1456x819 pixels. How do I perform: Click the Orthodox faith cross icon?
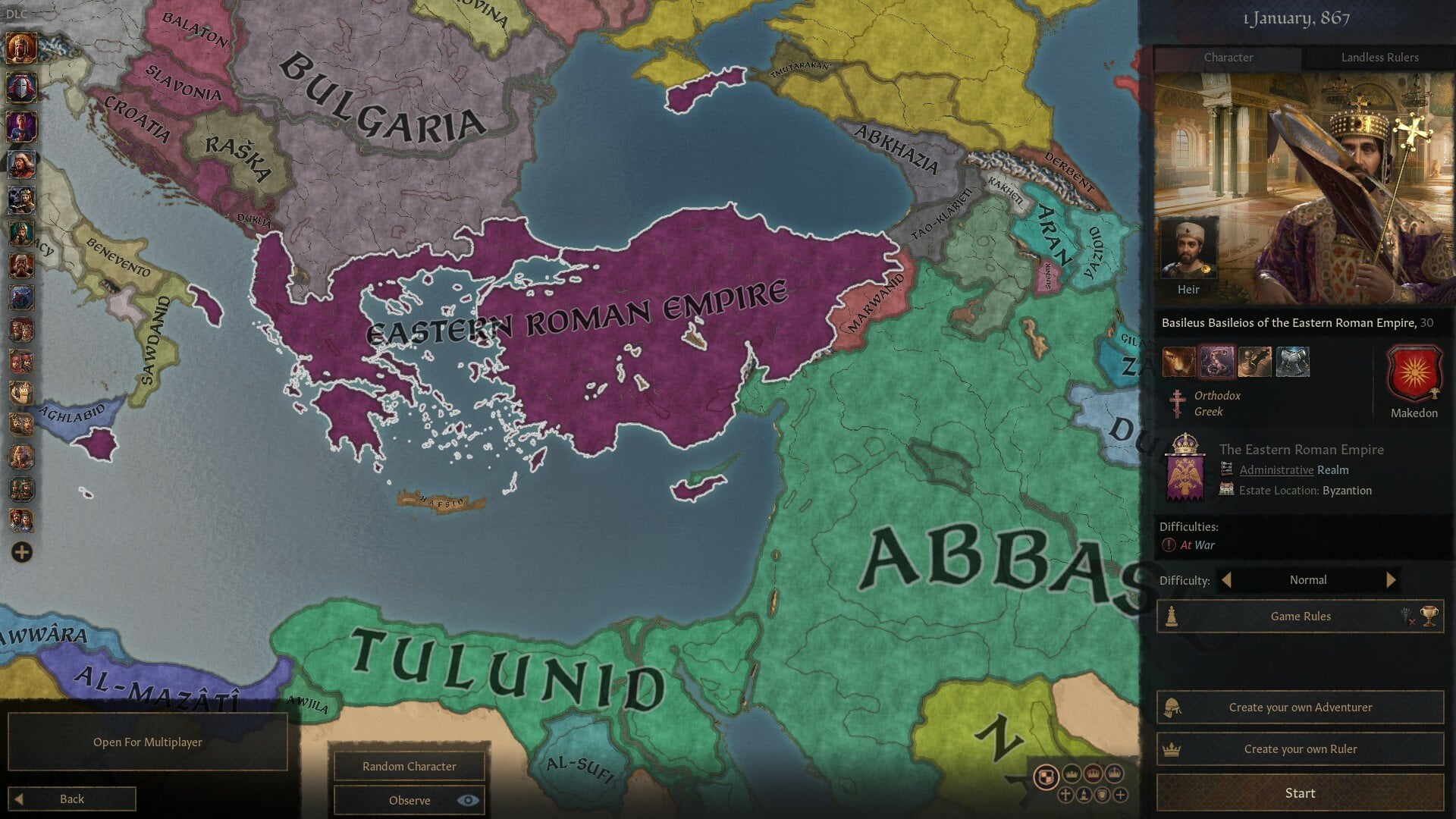click(x=1177, y=403)
